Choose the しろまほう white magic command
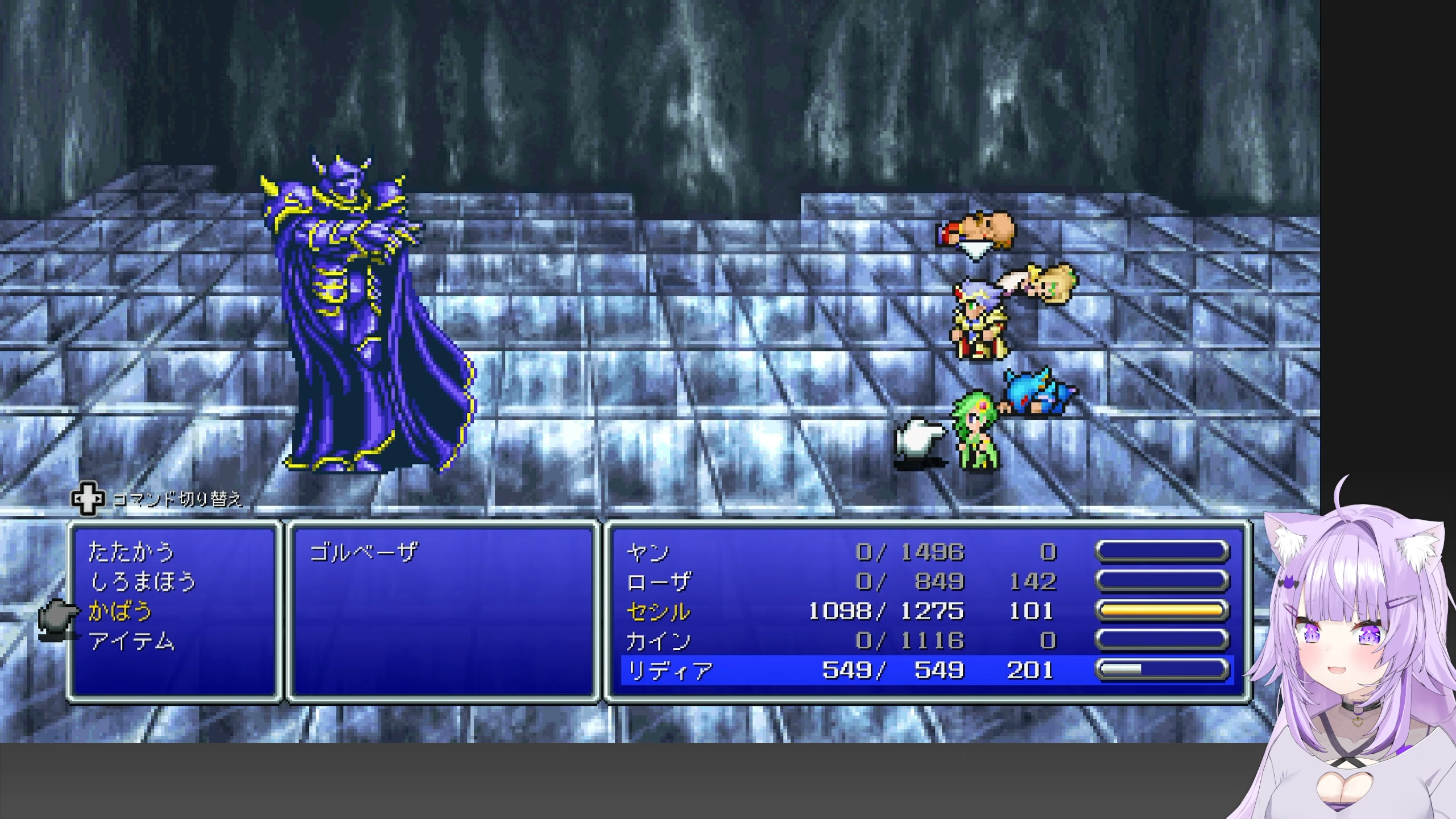This screenshot has height=819, width=1456. point(143,582)
